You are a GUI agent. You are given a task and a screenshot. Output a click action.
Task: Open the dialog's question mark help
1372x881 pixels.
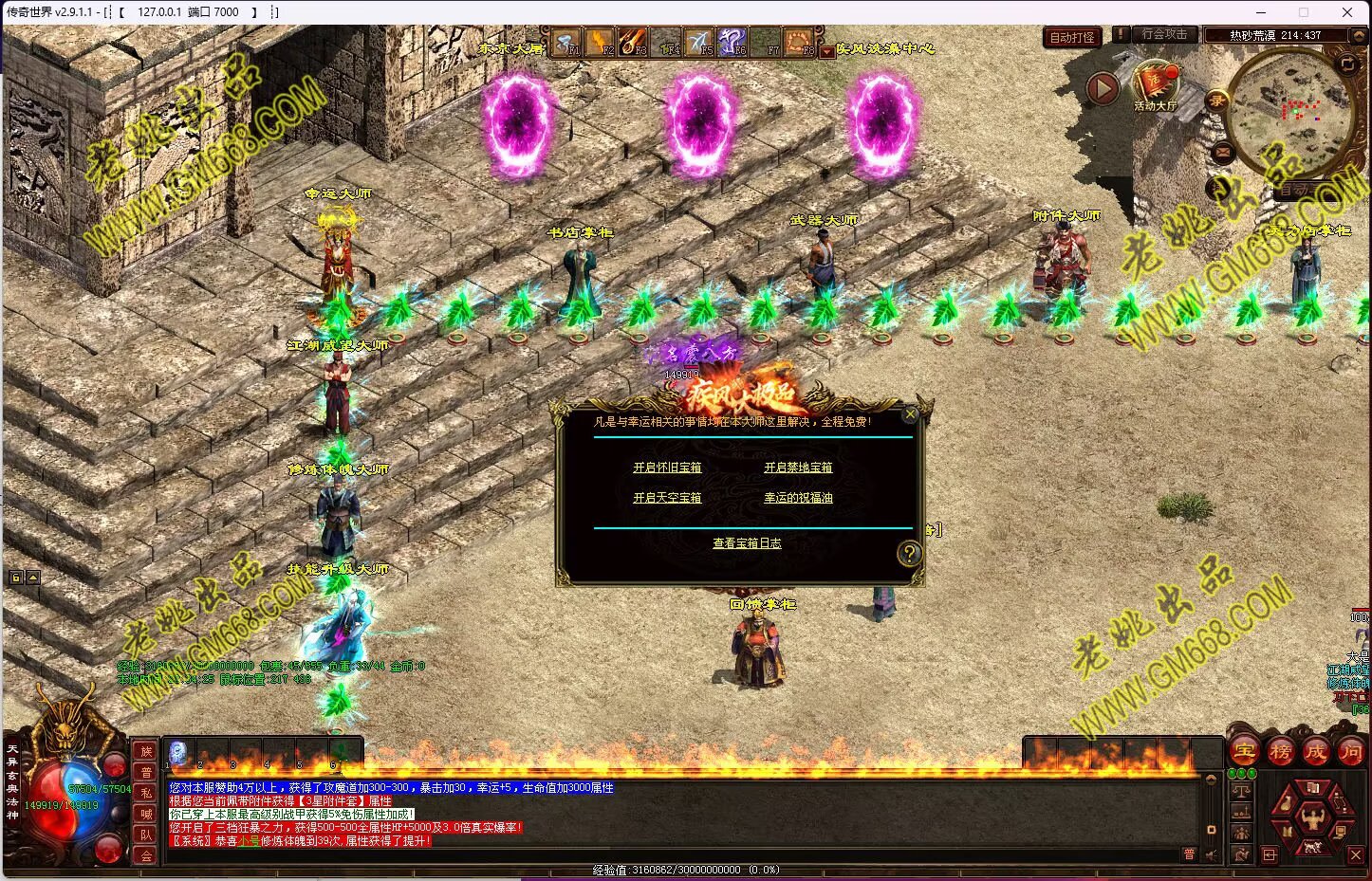909,554
